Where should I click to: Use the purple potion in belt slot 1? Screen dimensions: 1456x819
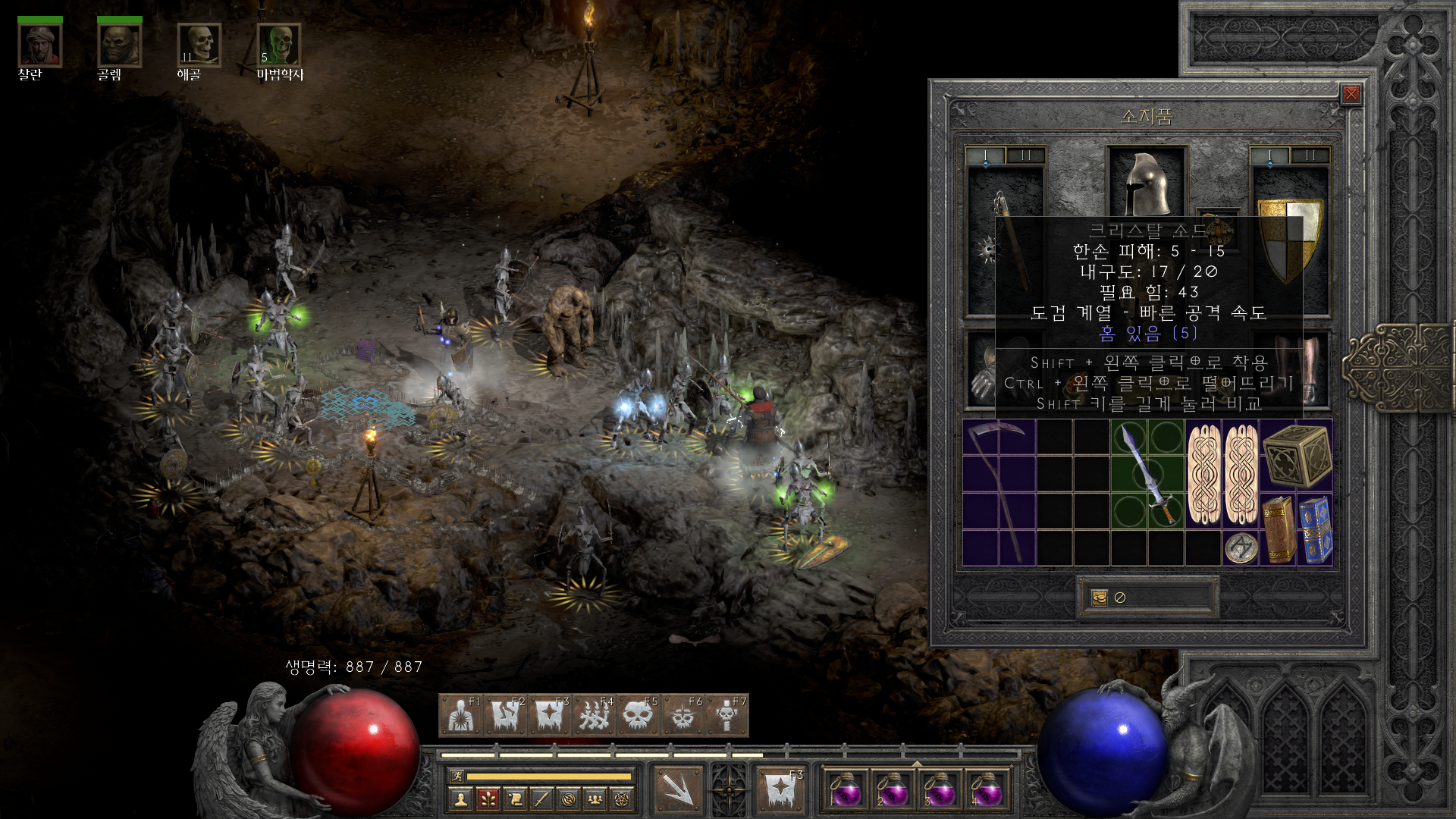point(846,791)
